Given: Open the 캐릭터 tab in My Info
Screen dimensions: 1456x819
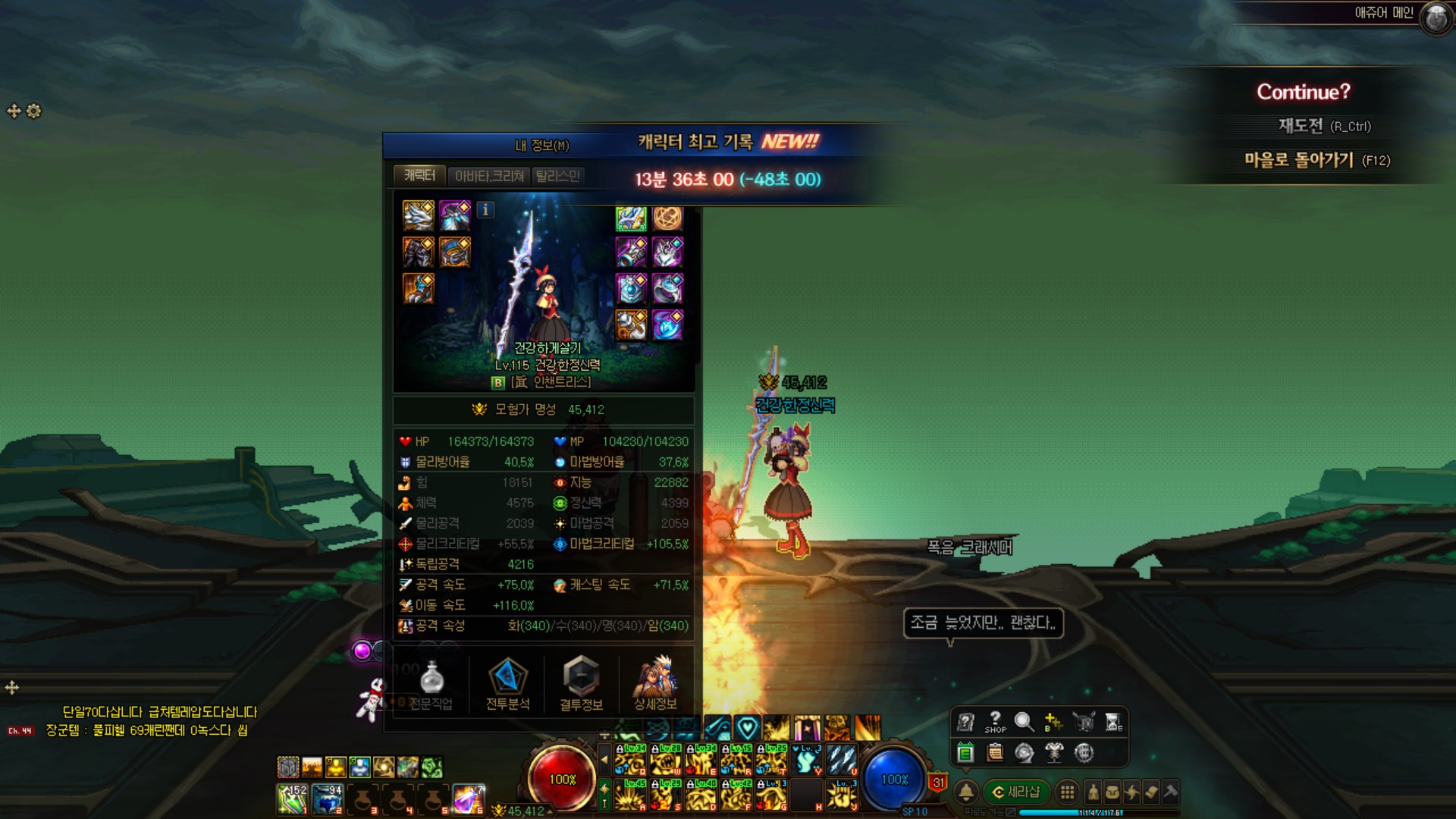Looking at the screenshot, I should click(419, 176).
